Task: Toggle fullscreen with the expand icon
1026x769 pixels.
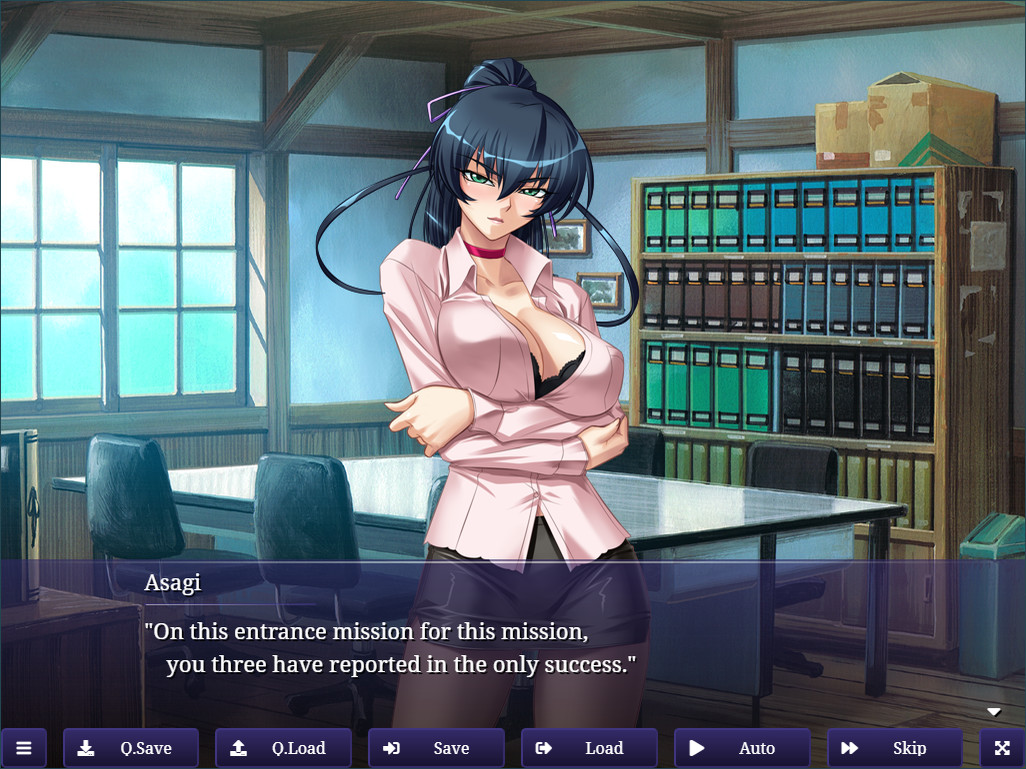Action: pyautogui.click(x=1002, y=748)
